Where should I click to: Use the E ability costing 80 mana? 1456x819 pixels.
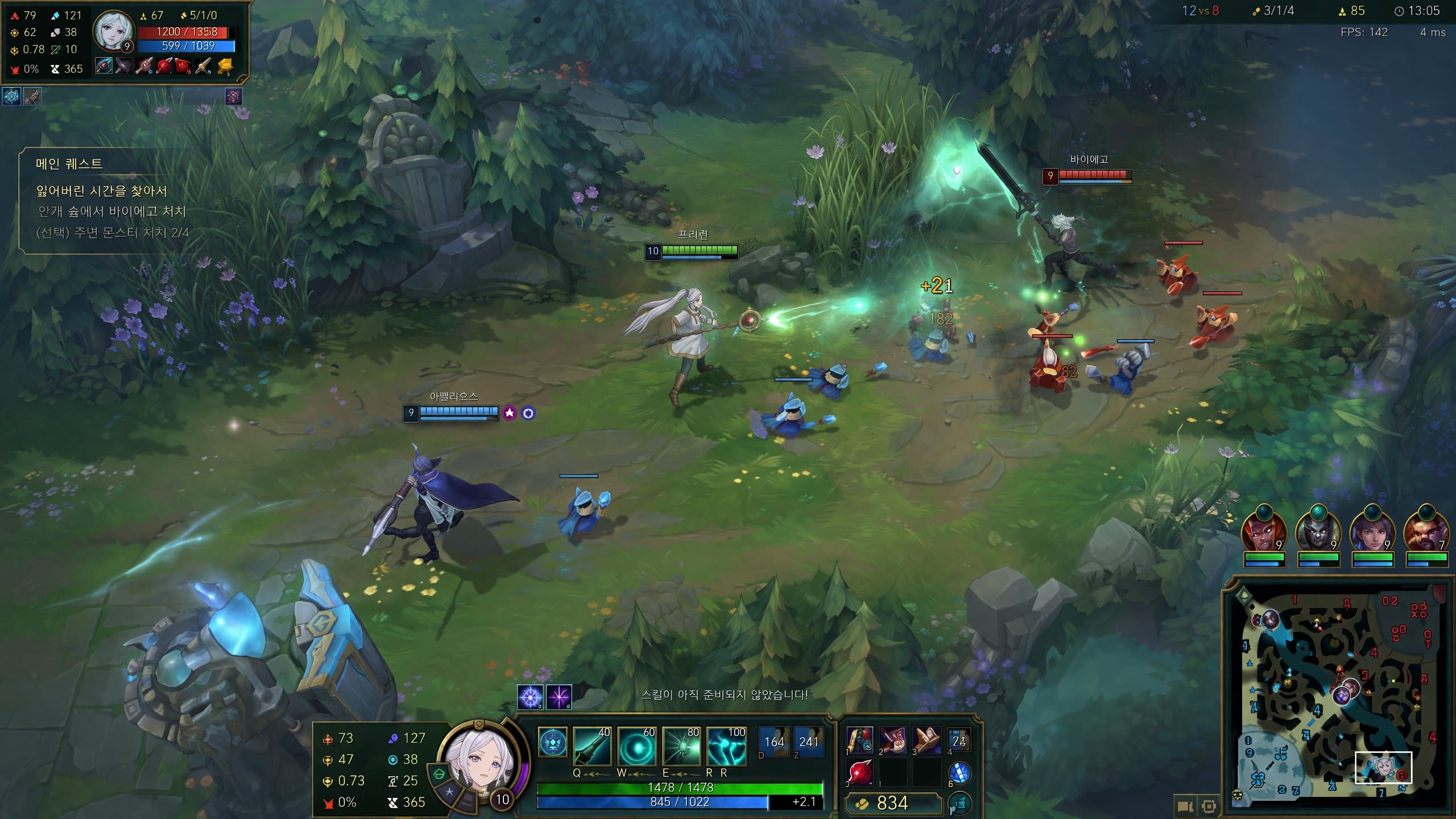click(681, 747)
